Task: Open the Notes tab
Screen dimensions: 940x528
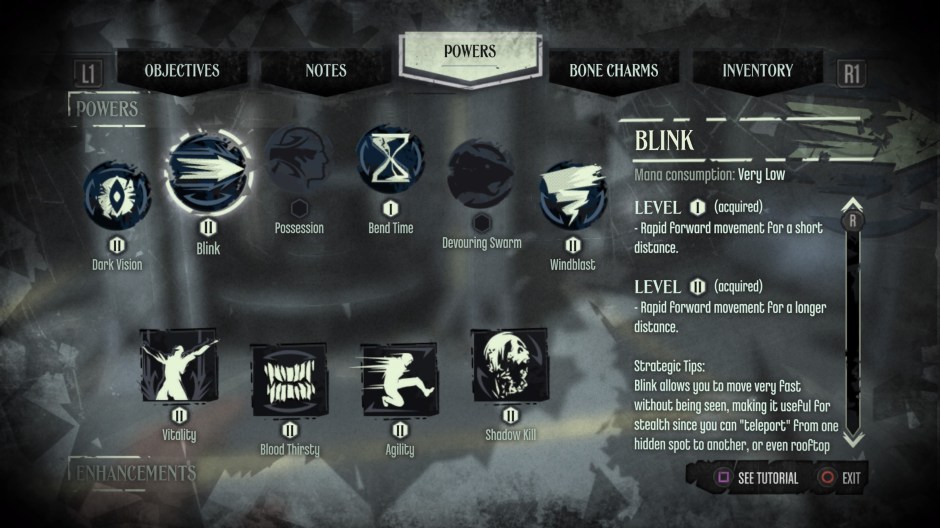Action: pos(326,71)
